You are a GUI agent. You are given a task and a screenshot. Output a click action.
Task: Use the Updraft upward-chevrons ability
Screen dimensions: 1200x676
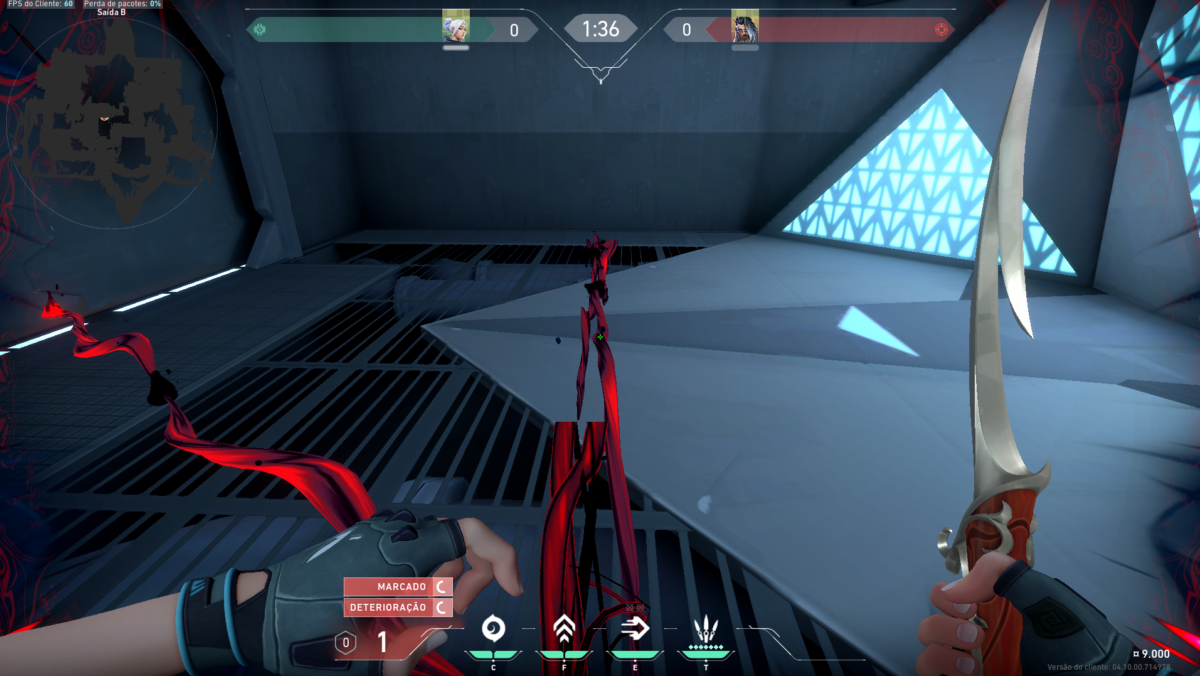tap(564, 629)
